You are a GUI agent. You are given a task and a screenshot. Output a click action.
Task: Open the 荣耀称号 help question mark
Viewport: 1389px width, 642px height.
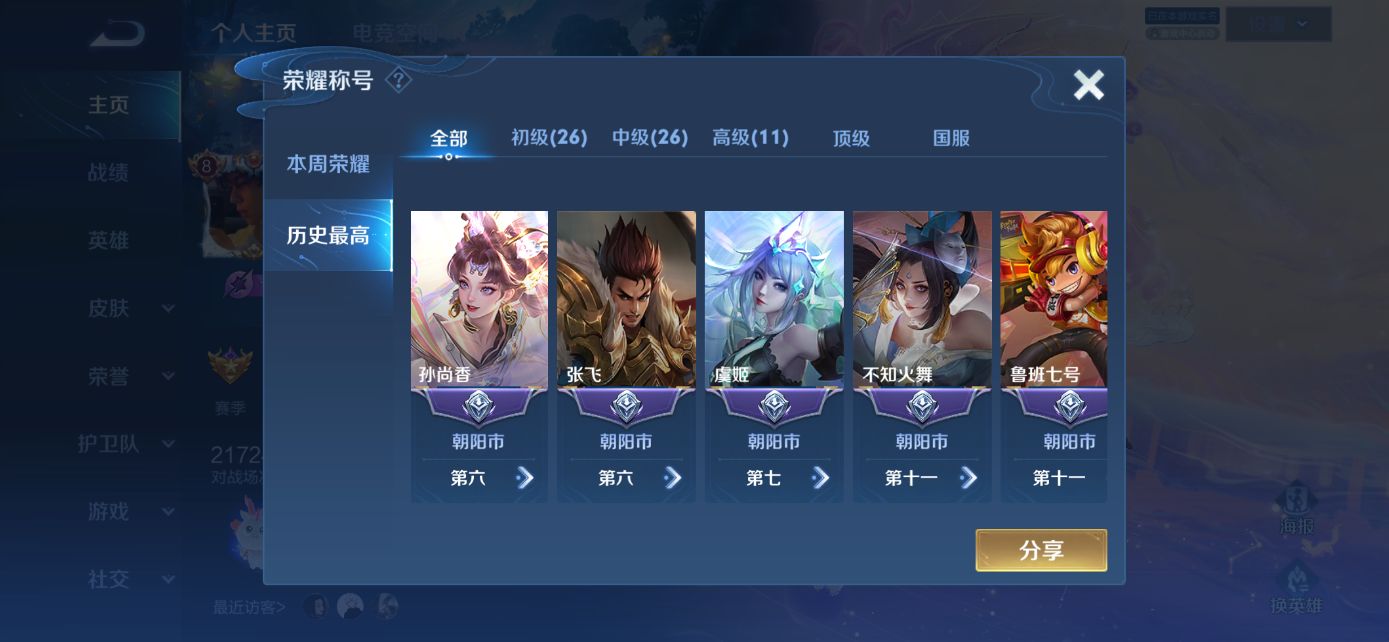point(398,80)
